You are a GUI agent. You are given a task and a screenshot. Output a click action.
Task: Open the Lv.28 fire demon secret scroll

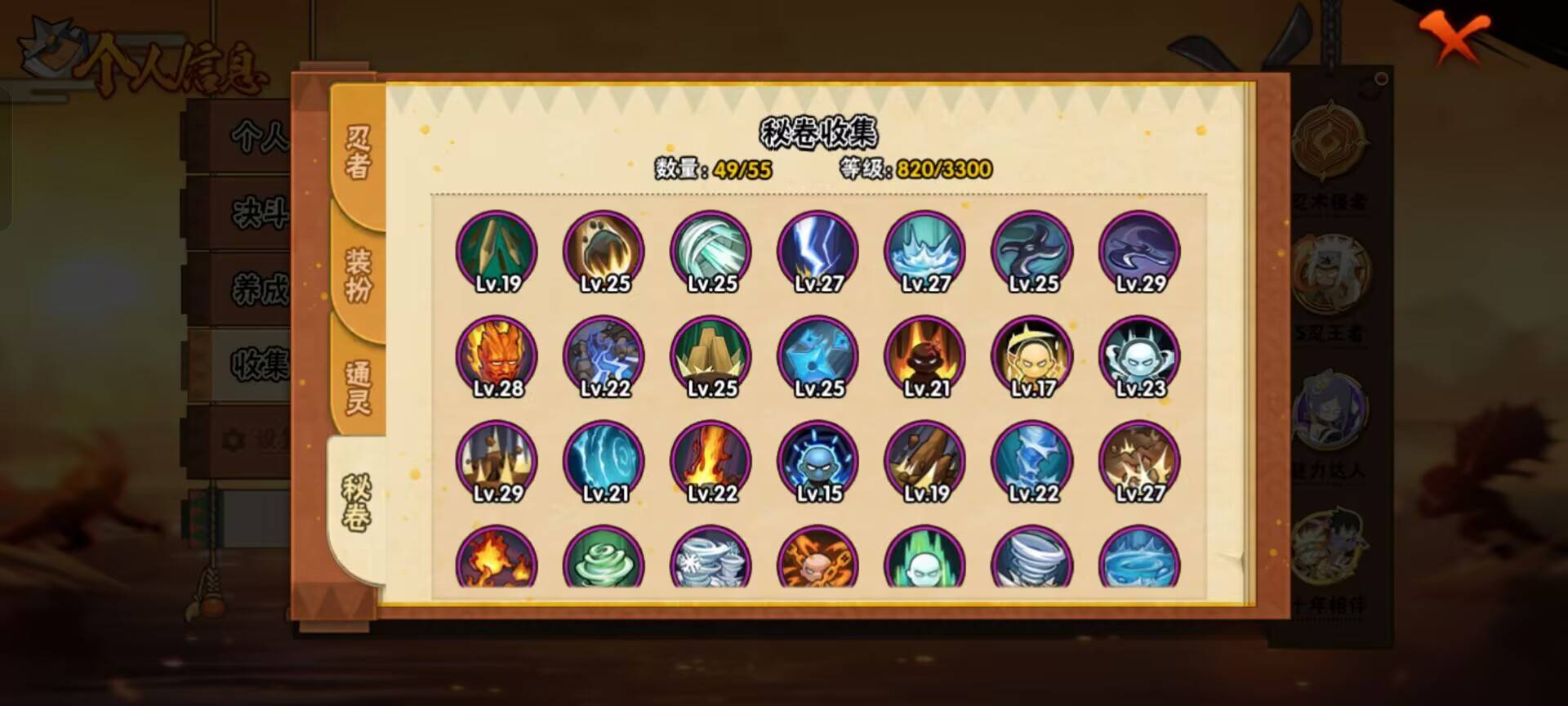pyautogui.click(x=498, y=355)
